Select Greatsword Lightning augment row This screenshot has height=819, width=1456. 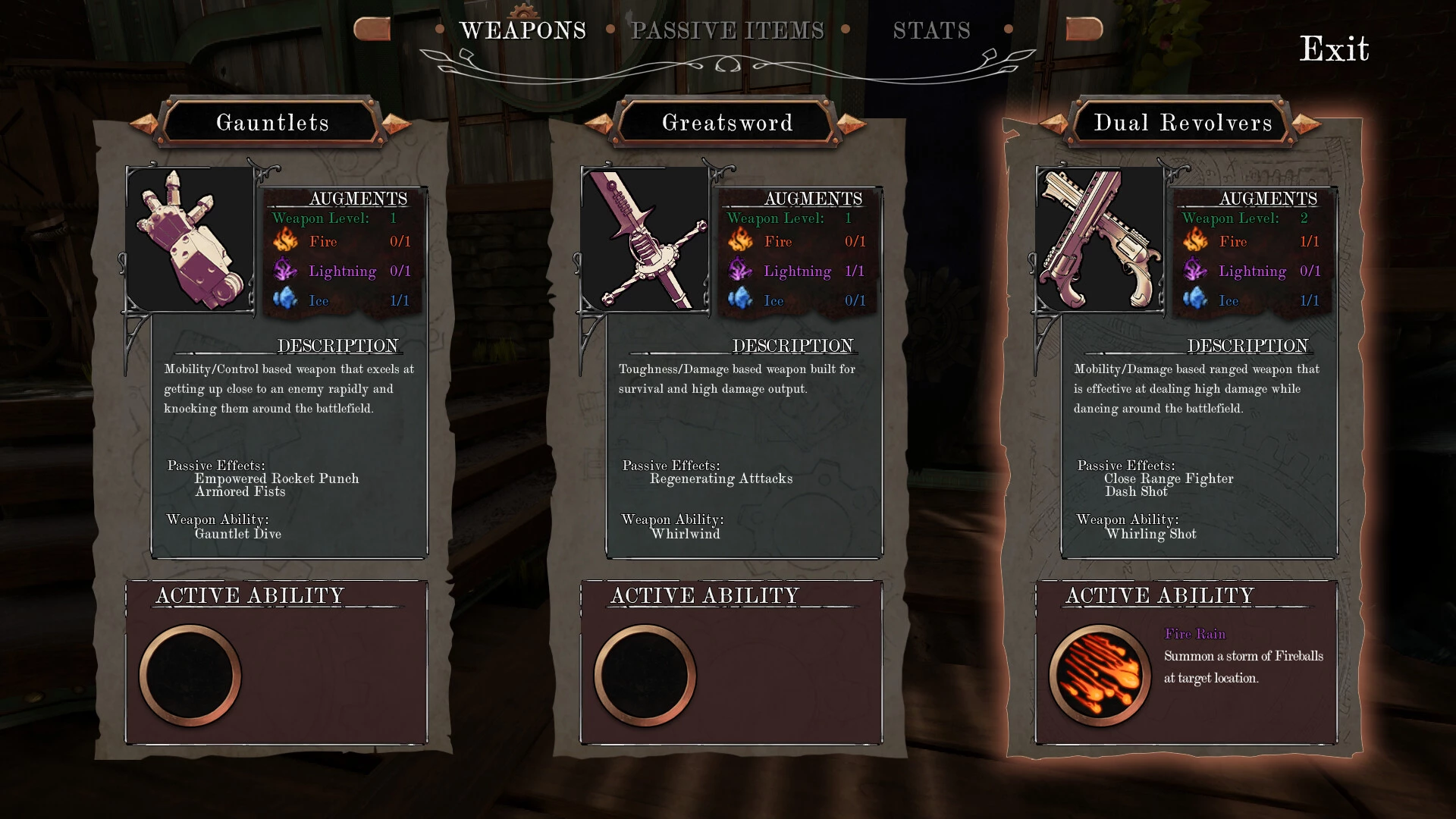(796, 271)
